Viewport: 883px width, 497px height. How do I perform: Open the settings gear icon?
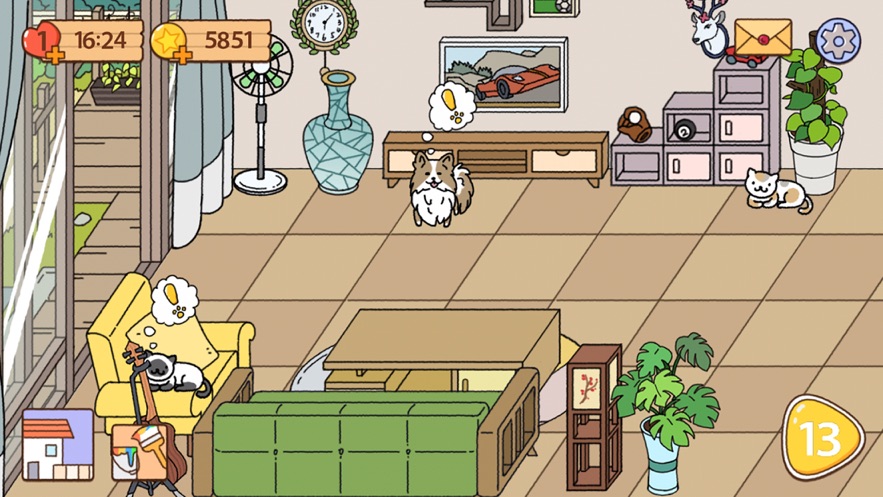pyautogui.click(x=838, y=40)
